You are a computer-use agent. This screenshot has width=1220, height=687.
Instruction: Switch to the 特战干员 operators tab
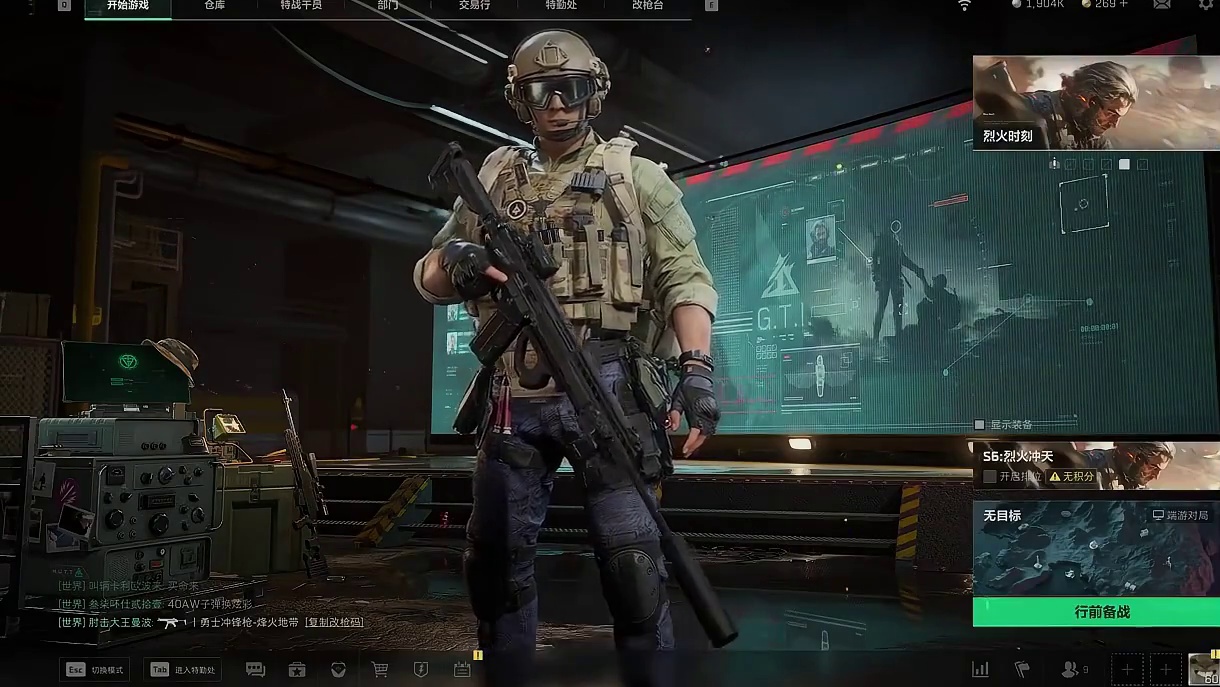tap(301, 6)
